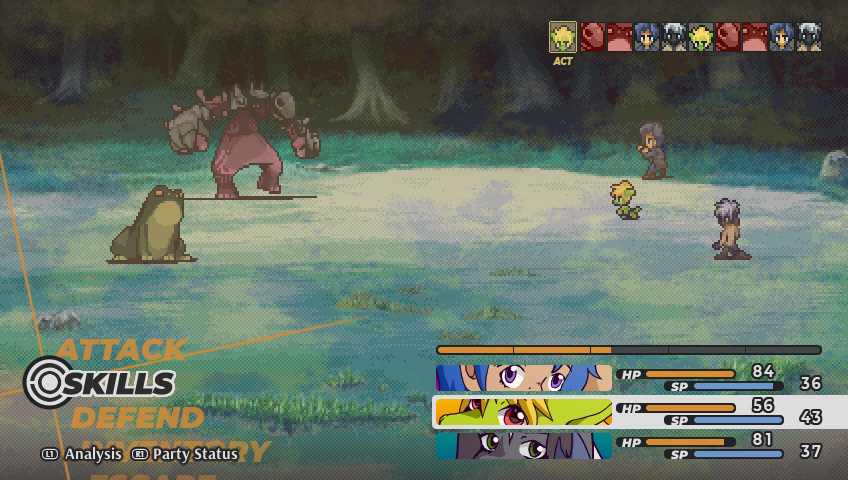Image resolution: width=848 pixels, height=480 pixels.
Task: Choose the purple-haired party member portrait
Action: 523,446
